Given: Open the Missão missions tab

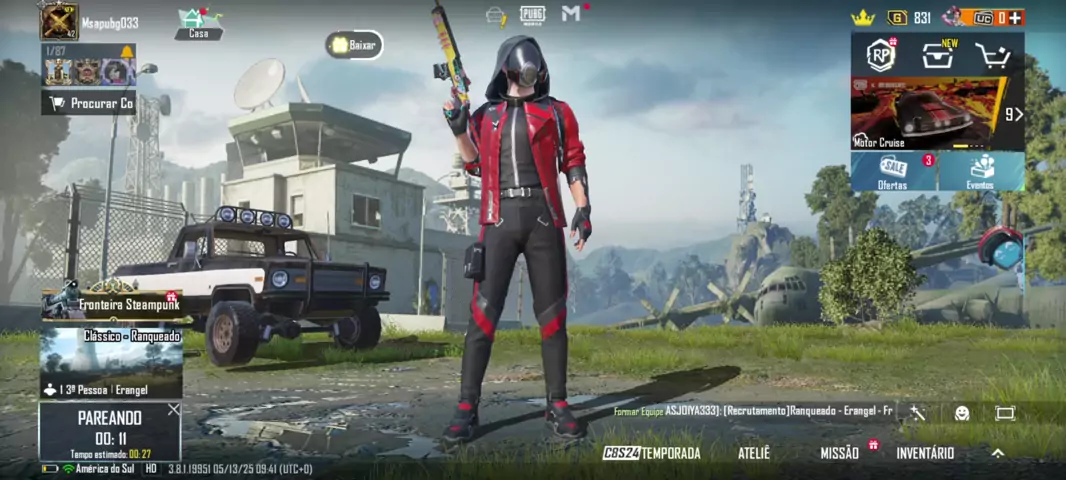Looking at the screenshot, I should pos(840,453).
